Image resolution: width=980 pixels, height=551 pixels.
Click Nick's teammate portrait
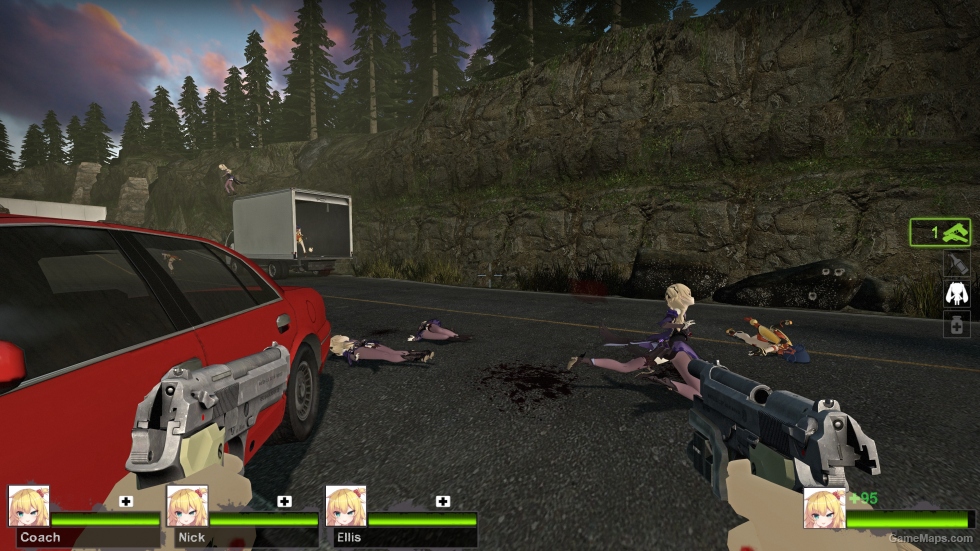point(187,506)
